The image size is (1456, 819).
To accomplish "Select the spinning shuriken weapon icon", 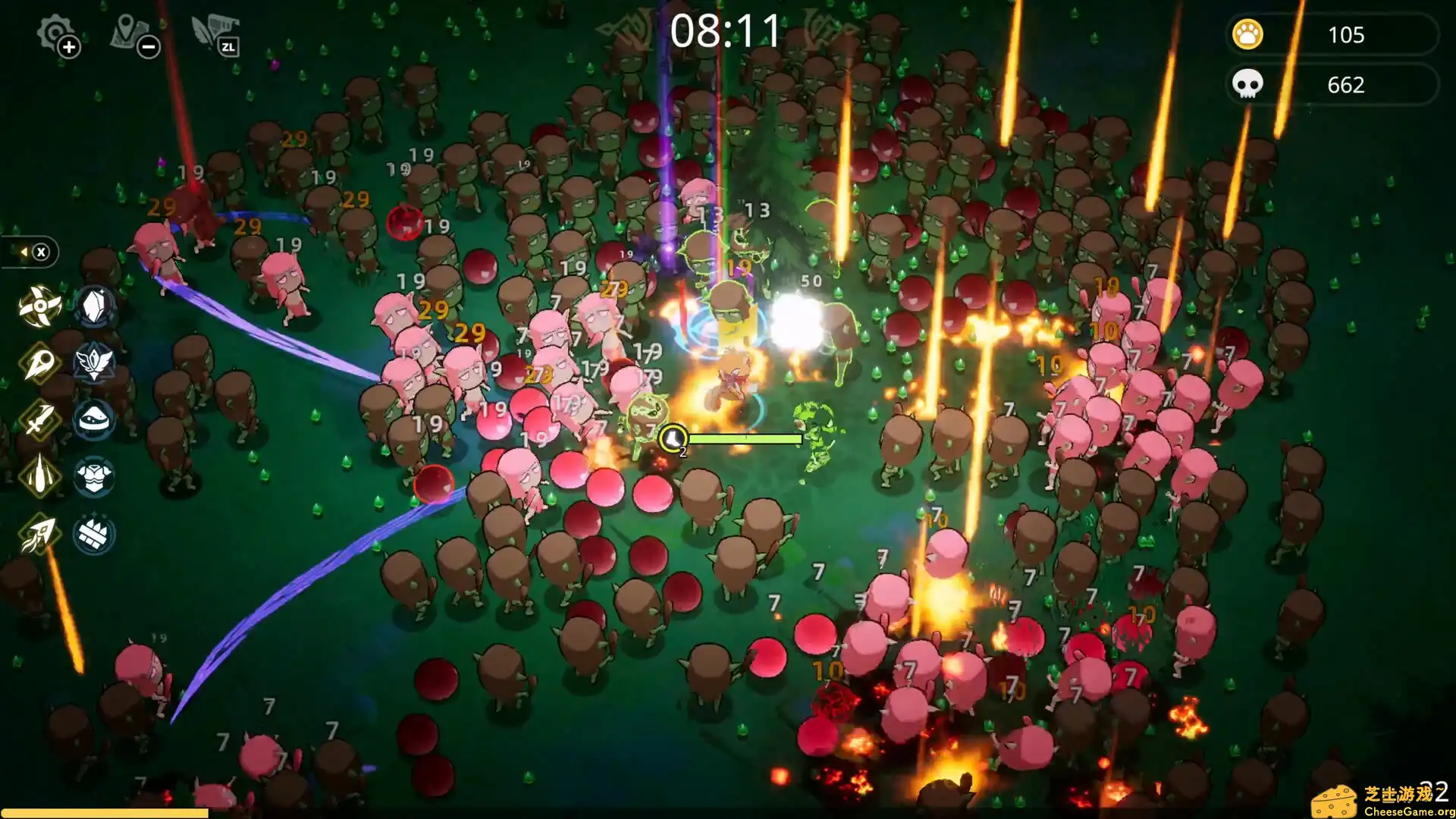I will (x=39, y=306).
